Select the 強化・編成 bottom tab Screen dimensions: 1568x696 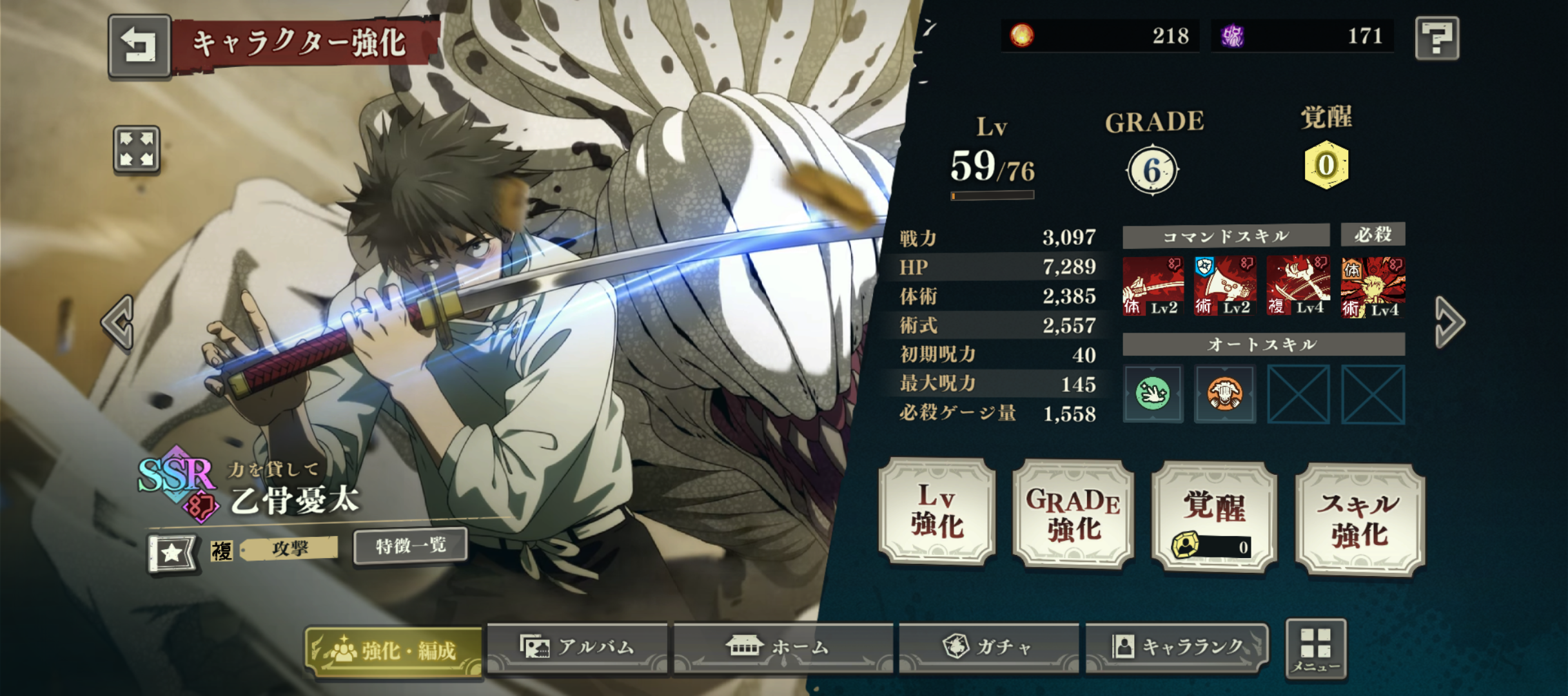coord(393,651)
